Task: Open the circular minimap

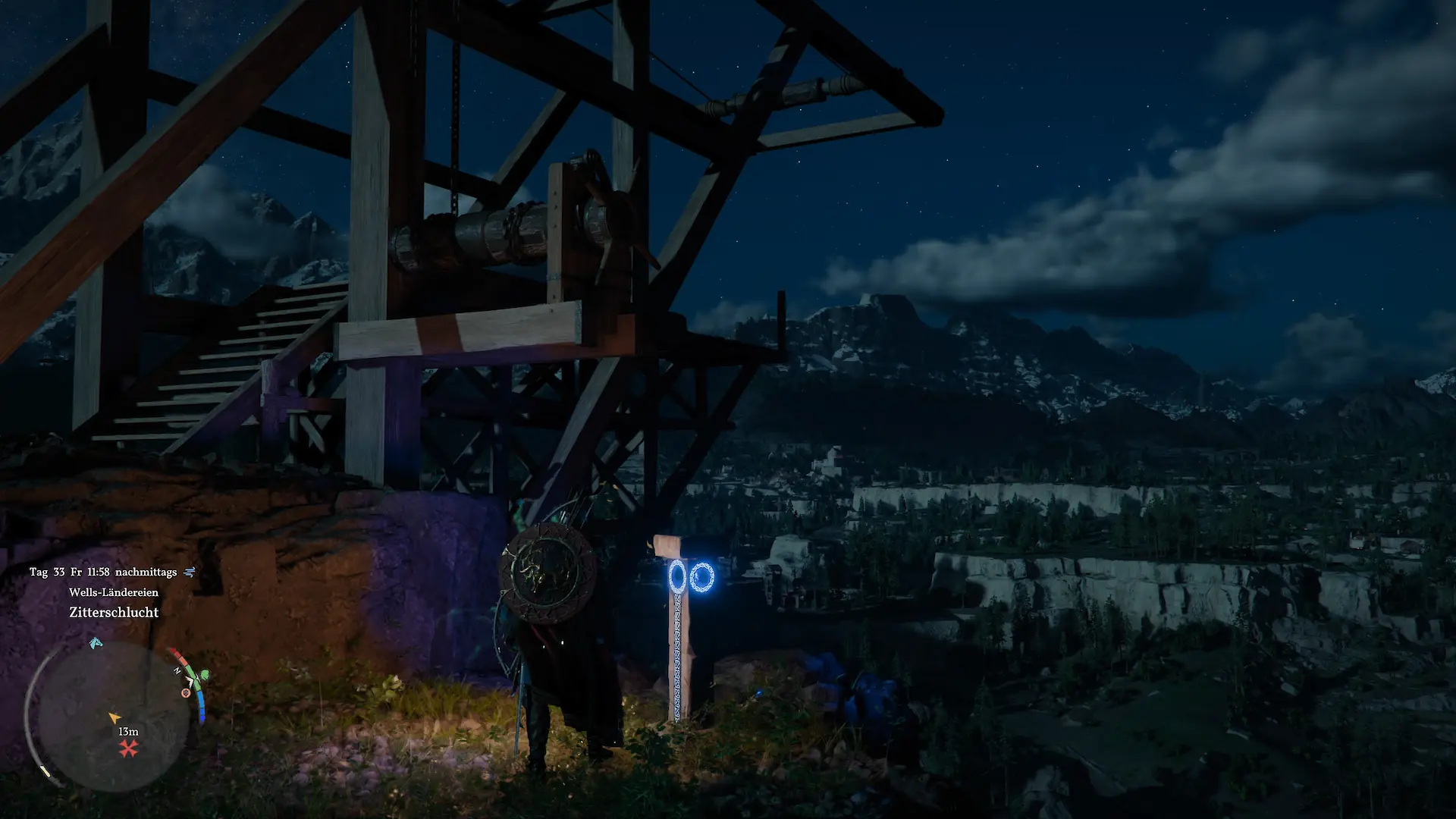Action: 112,716
